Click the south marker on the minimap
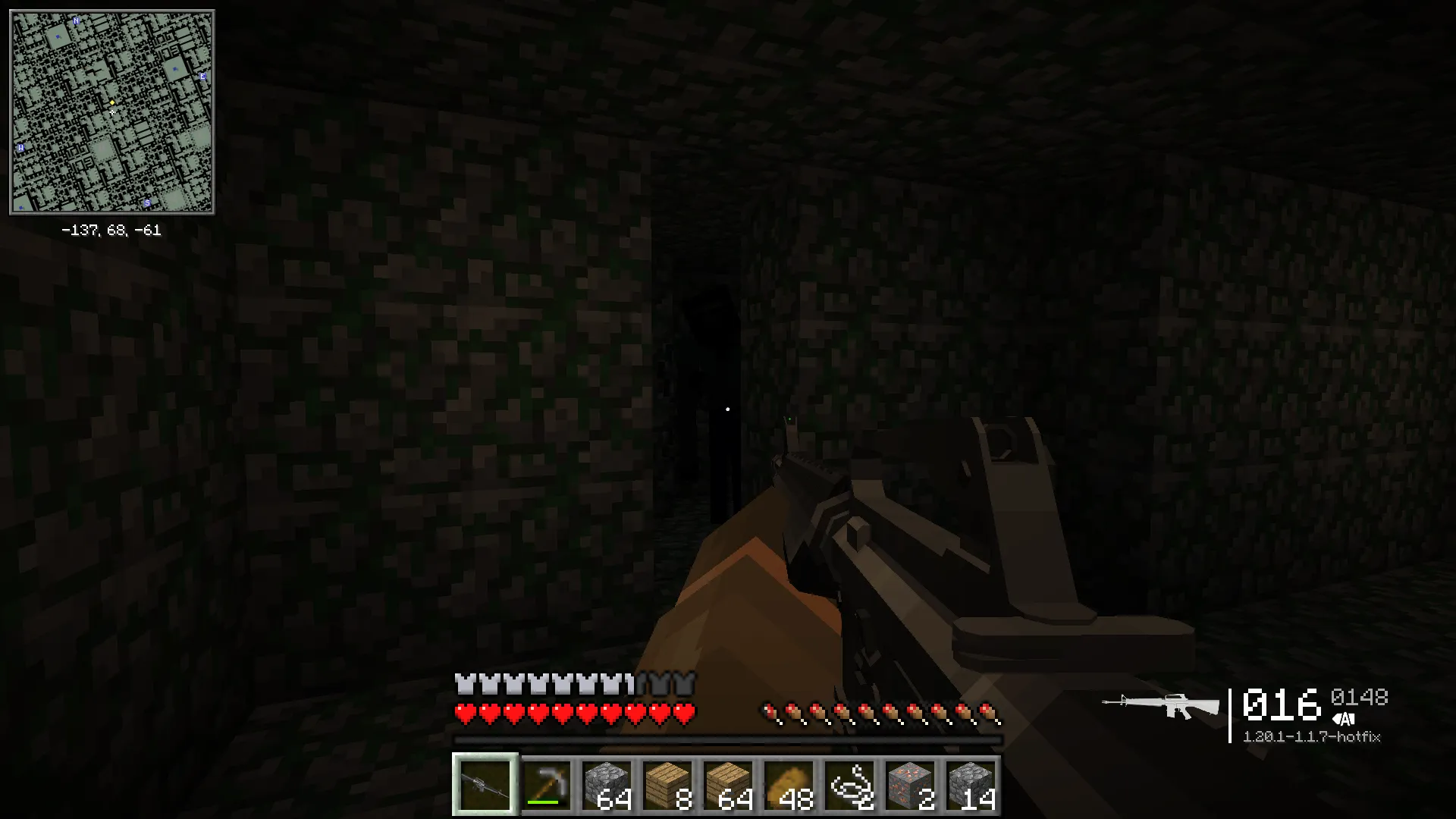Viewport: 1456px width, 819px height. 146,202
